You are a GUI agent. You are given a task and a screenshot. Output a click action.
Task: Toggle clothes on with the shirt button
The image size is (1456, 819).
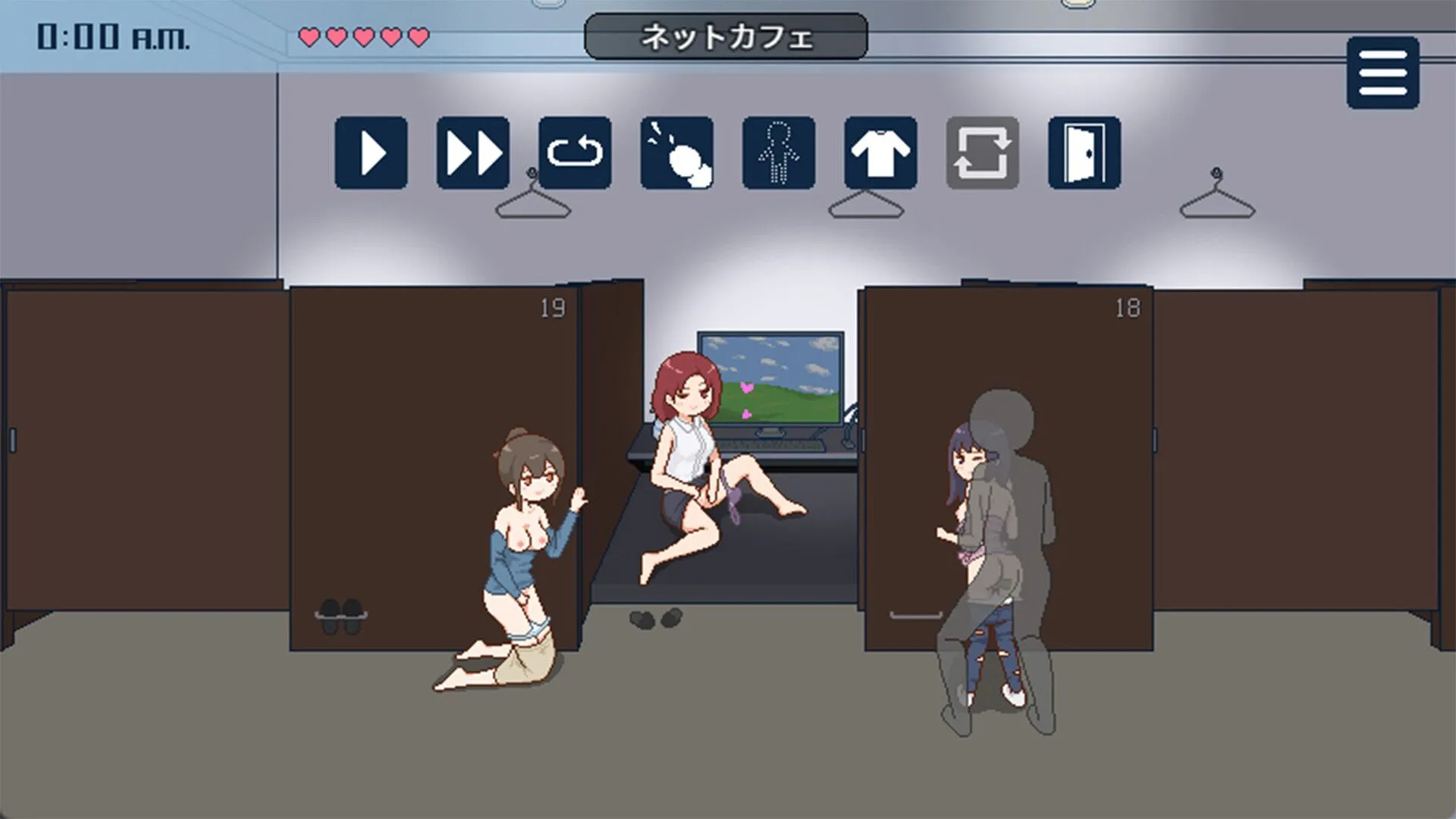coord(881,152)
